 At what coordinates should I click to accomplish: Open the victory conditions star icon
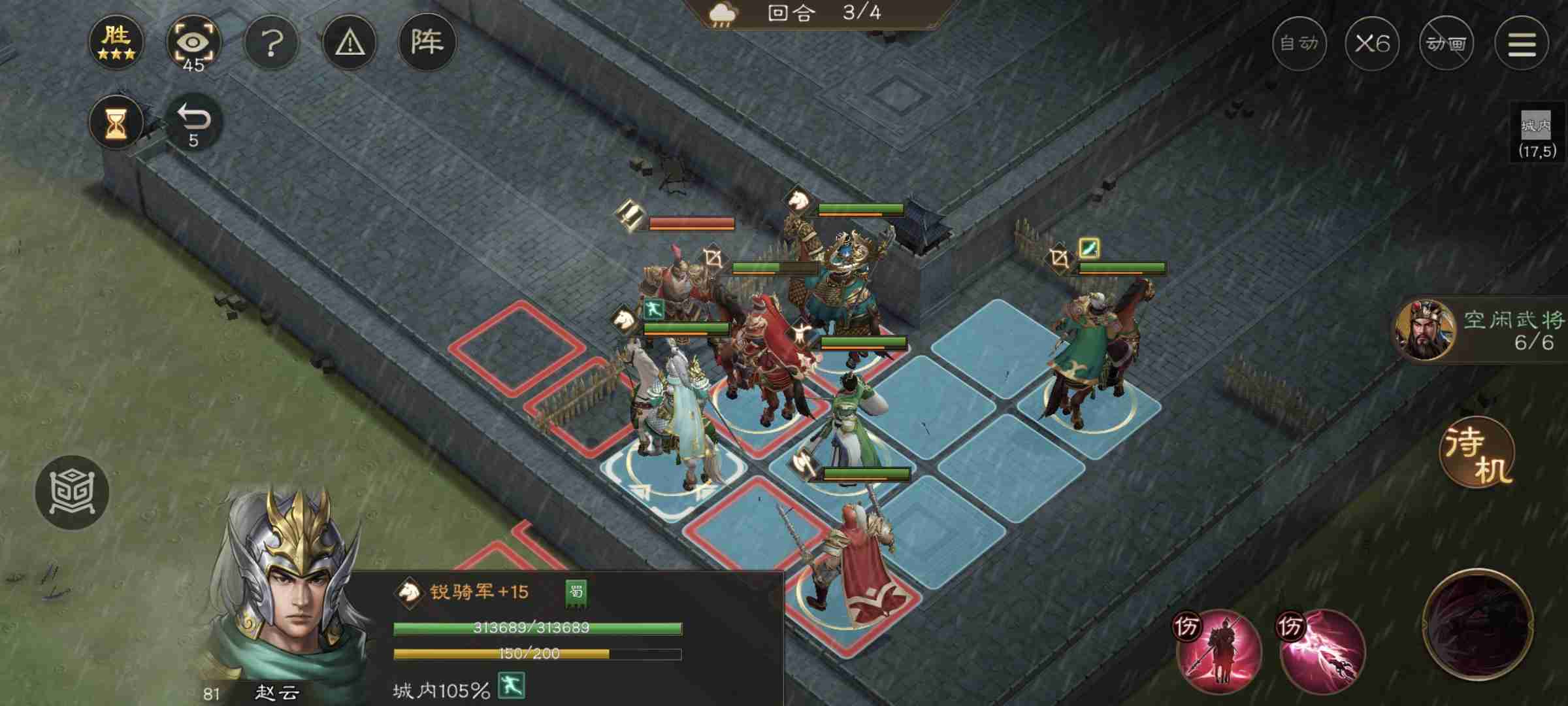pos(116,42)
